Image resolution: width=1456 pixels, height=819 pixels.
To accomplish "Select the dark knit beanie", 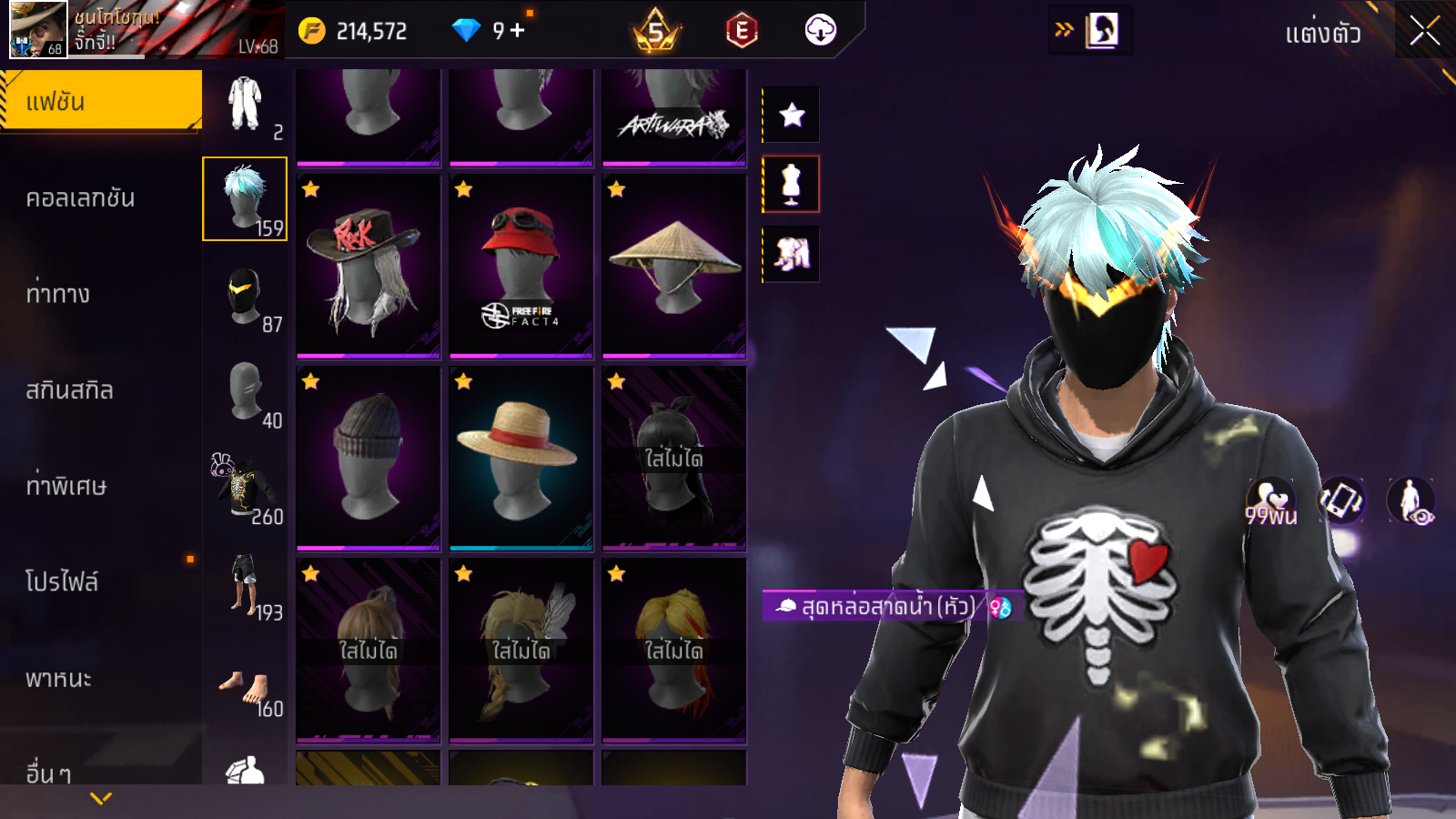I will point(368,459).
